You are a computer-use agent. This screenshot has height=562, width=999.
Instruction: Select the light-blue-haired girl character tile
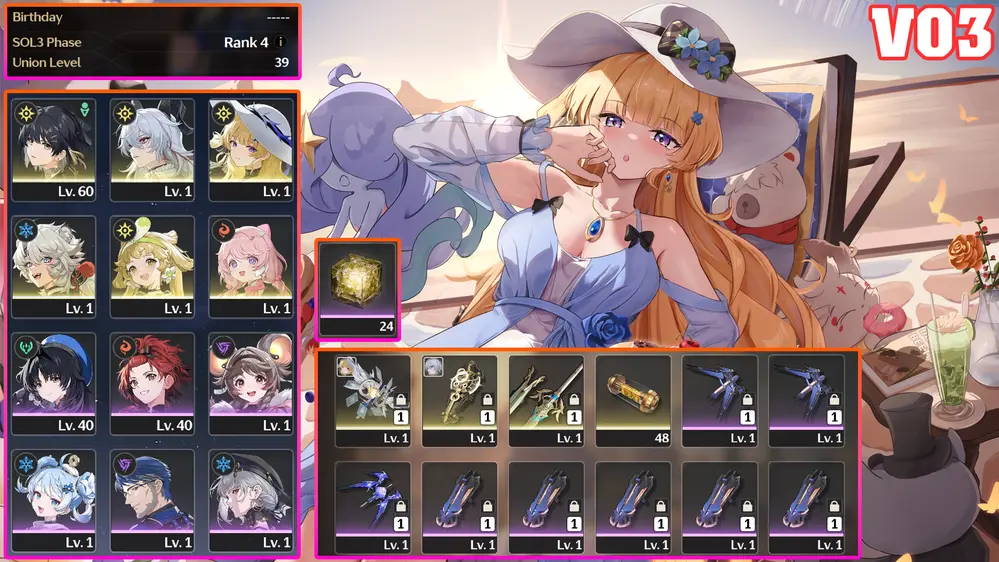(x=53, y=499)
